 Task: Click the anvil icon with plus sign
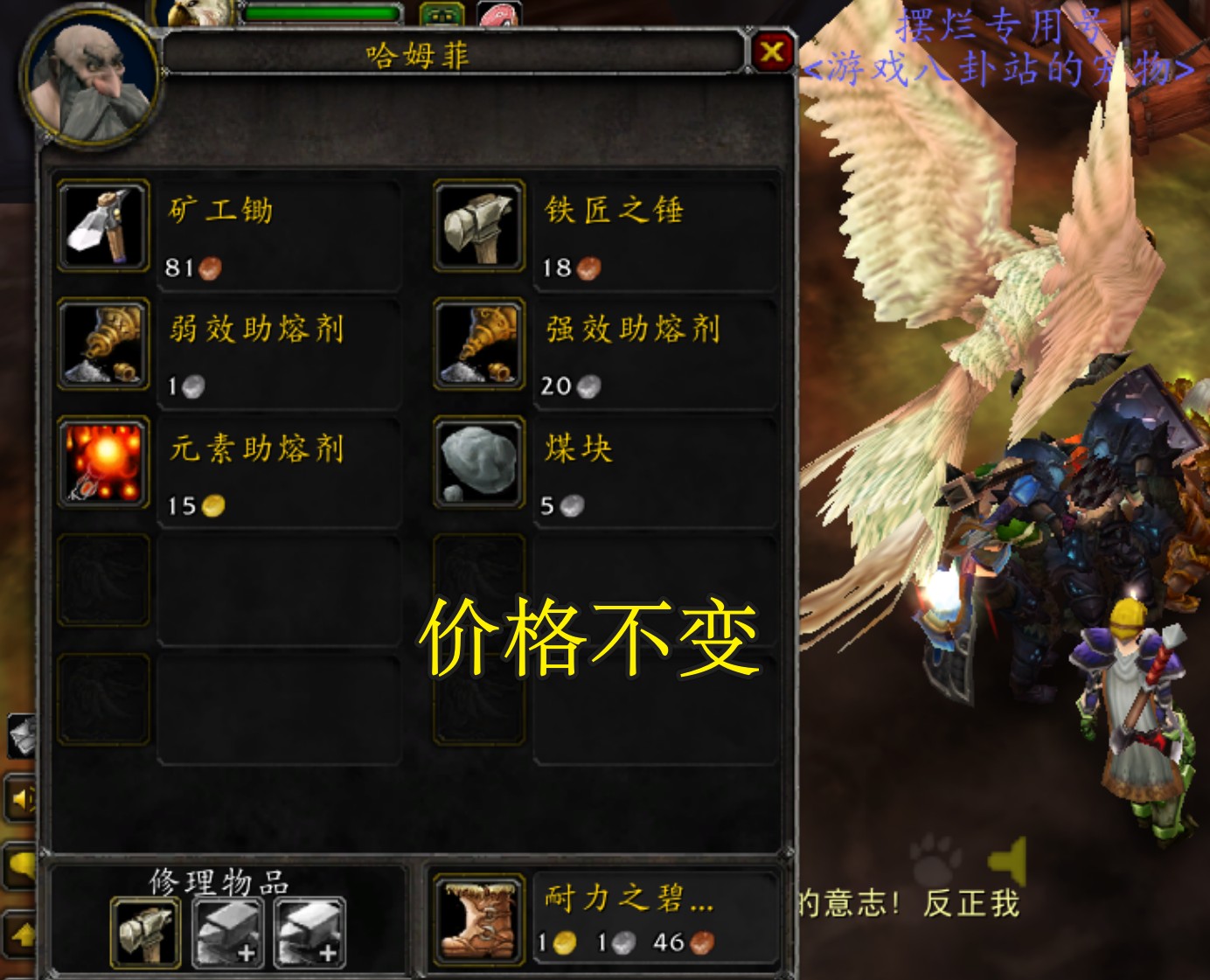pos(308,934)
